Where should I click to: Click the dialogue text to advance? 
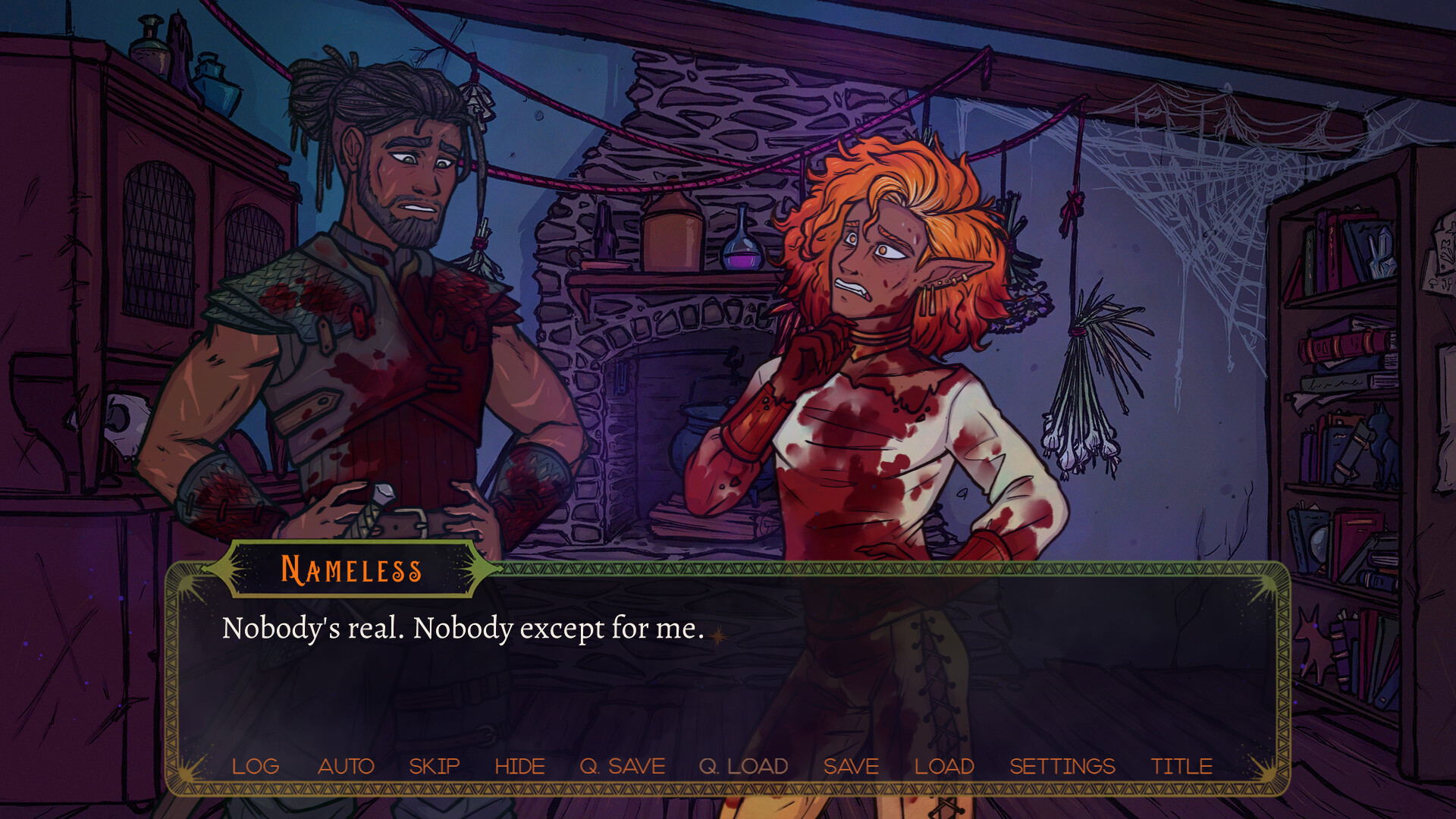[x=463, y=629]
